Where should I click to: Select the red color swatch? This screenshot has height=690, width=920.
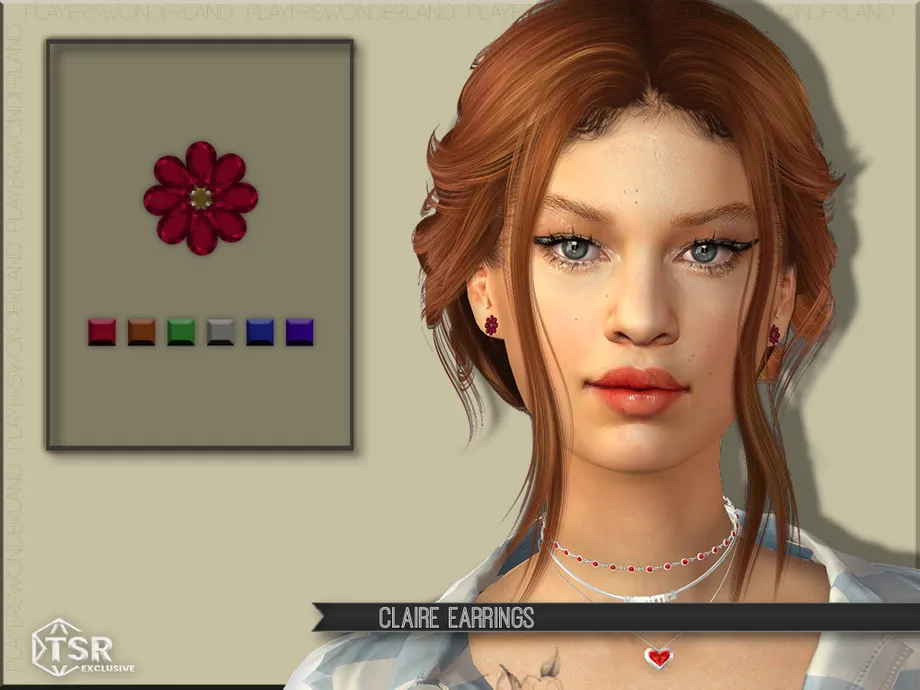[x=102, y=332]
